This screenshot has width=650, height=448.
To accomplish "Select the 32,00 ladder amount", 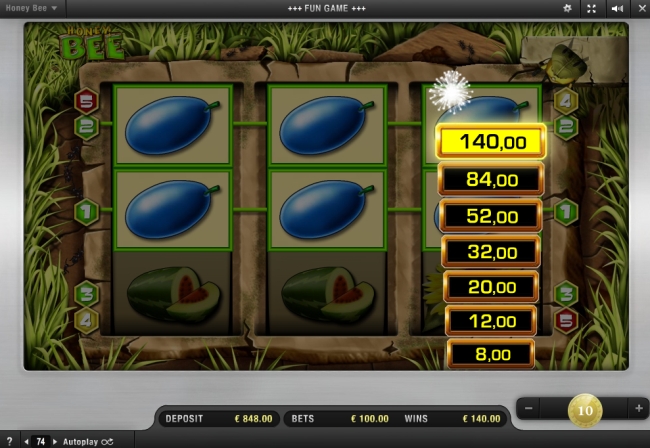I will tap(491, 252).
